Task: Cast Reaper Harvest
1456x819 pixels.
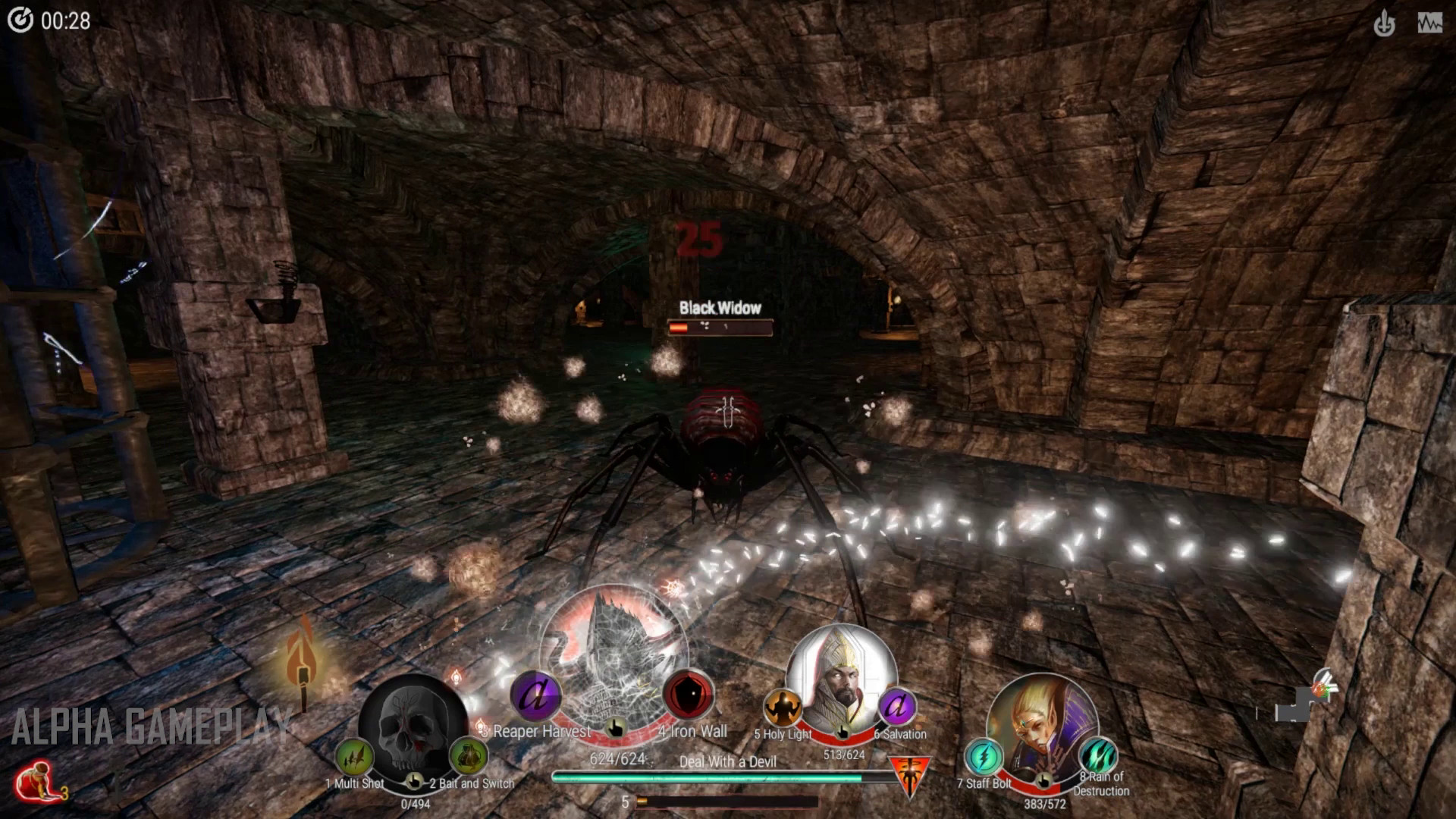Action: tap(535, 696)
